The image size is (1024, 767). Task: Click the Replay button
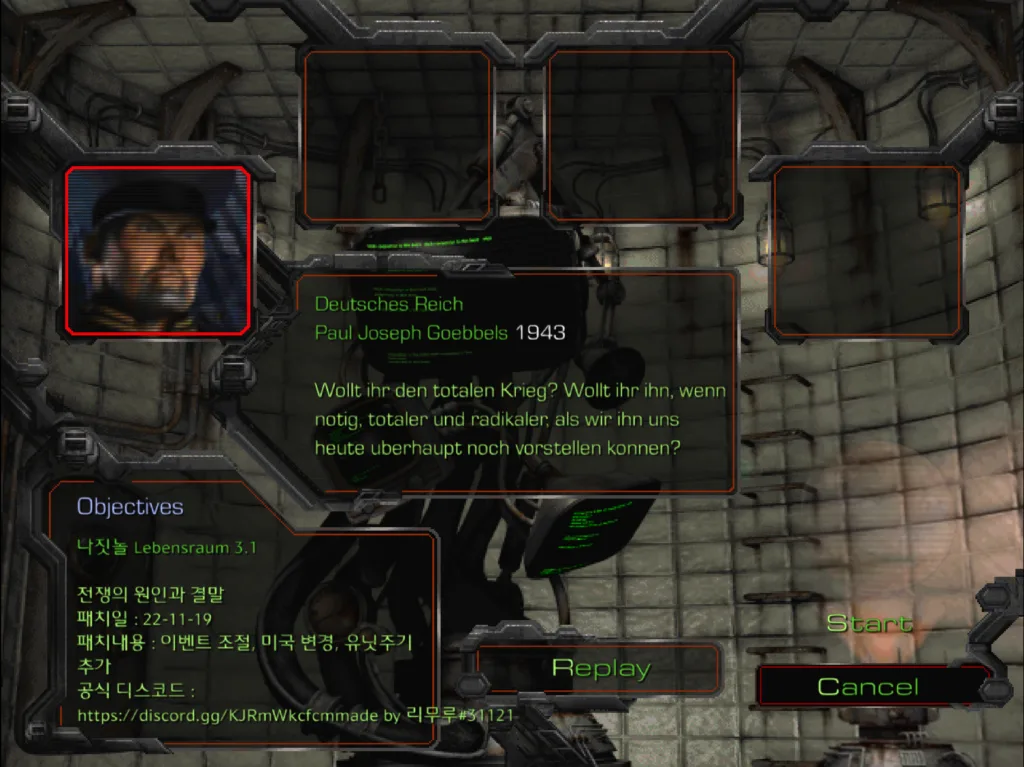(x=600, y=668)
